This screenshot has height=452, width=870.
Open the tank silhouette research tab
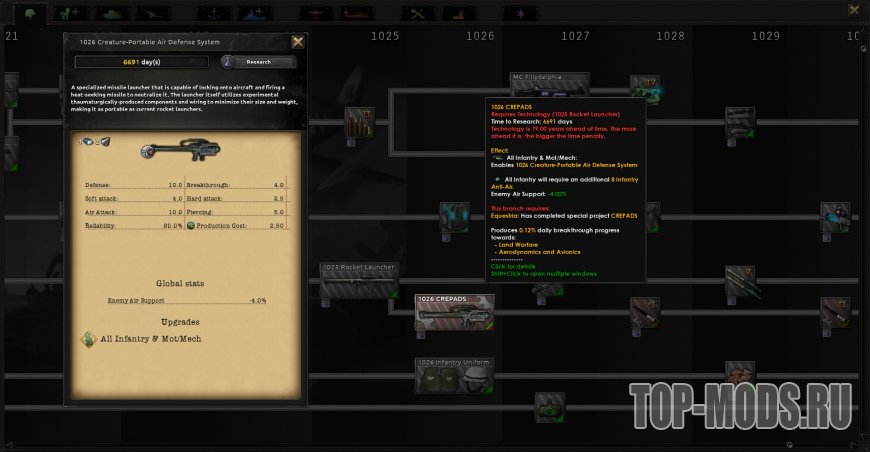click(x=111, y=14)
